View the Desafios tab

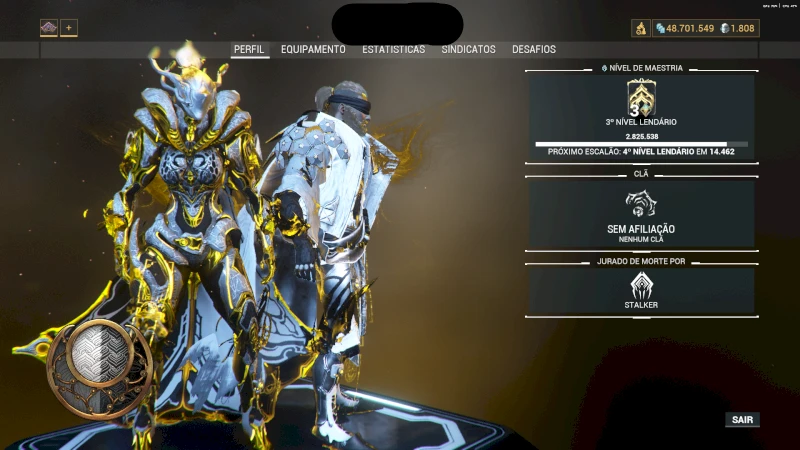click(534, 49)
